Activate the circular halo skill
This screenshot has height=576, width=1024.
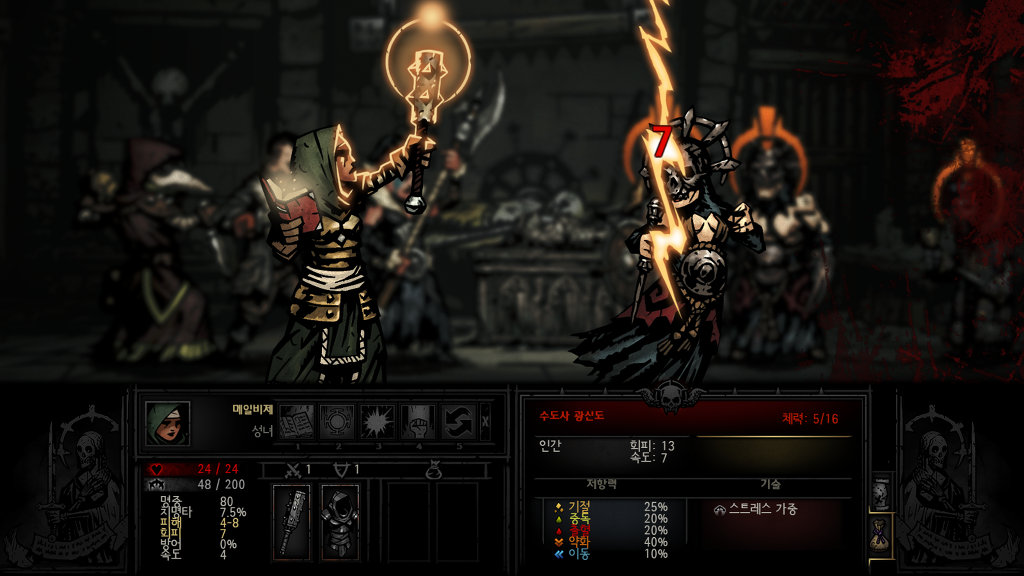[x=337, y=421]
